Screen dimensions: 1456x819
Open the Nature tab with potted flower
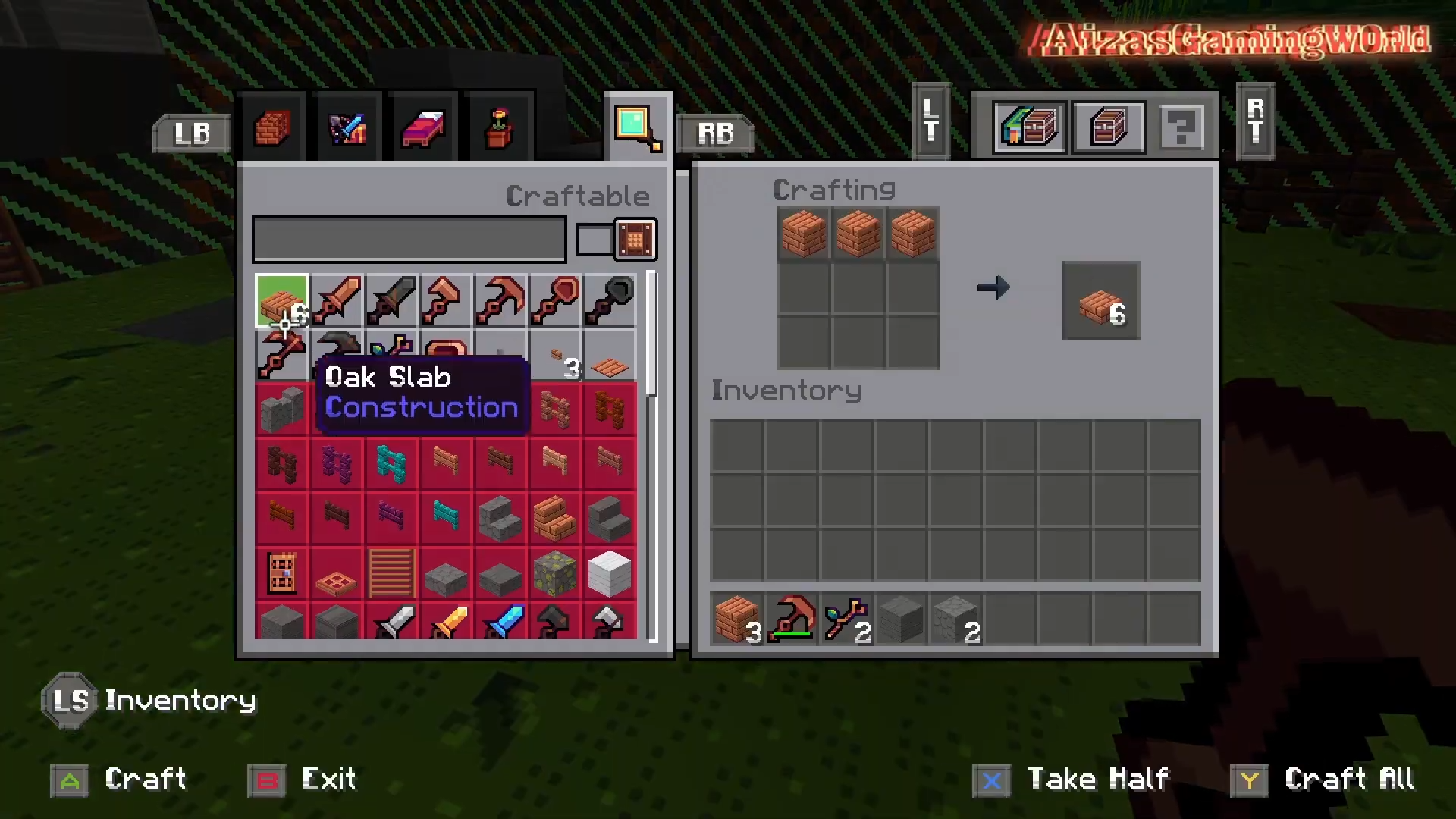[x=498, y=129]
